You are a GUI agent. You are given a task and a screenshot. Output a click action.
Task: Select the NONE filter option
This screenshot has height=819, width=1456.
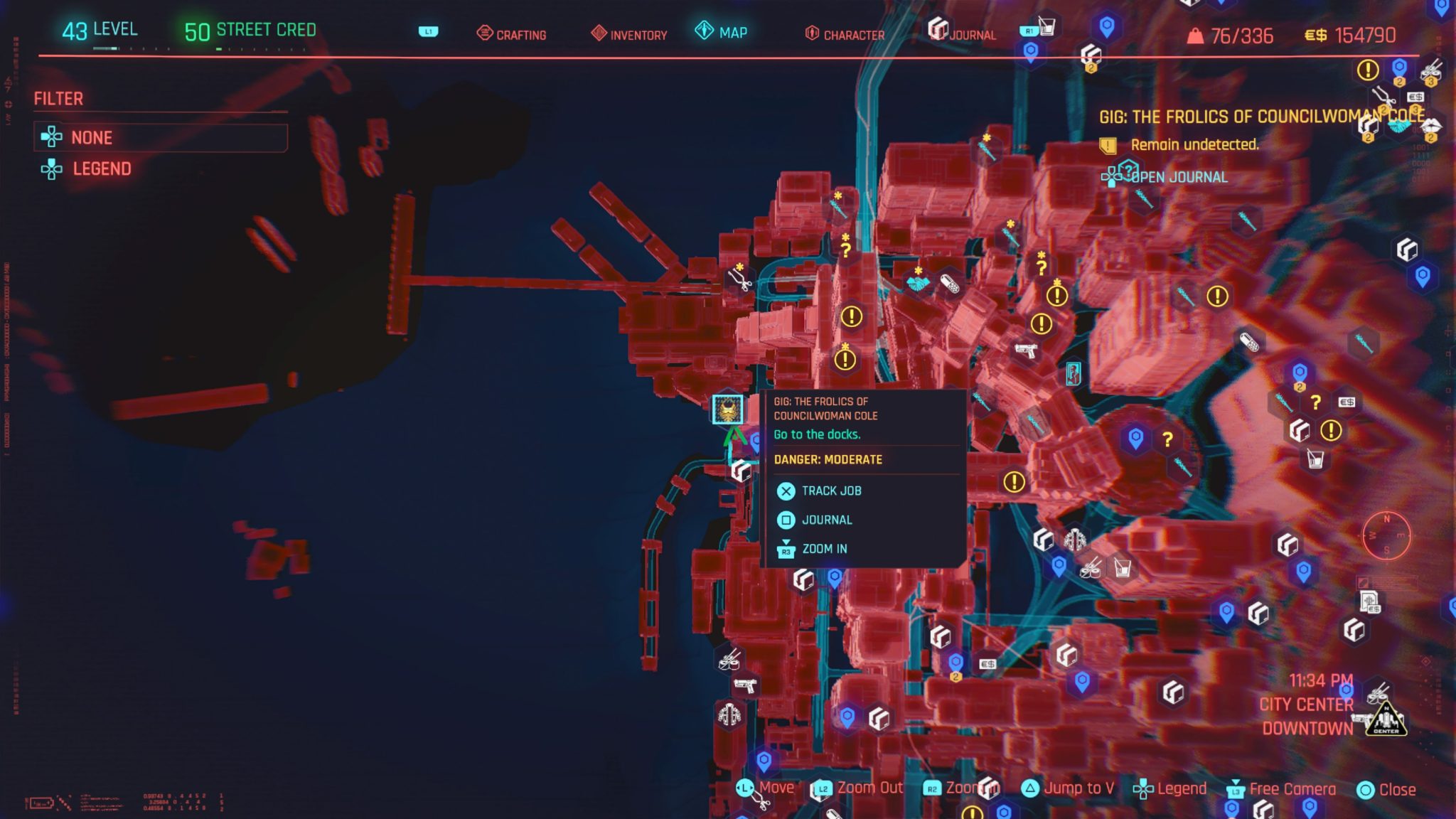[x=91, y=137]
